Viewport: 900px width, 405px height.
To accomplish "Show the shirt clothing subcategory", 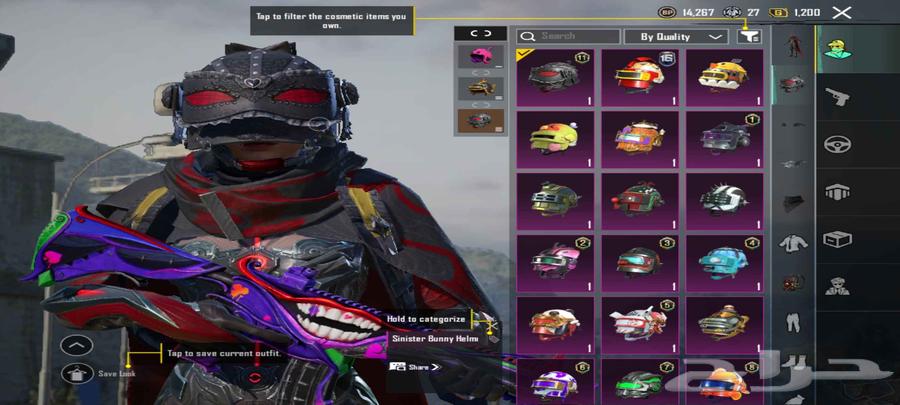I will pos(793,241).
